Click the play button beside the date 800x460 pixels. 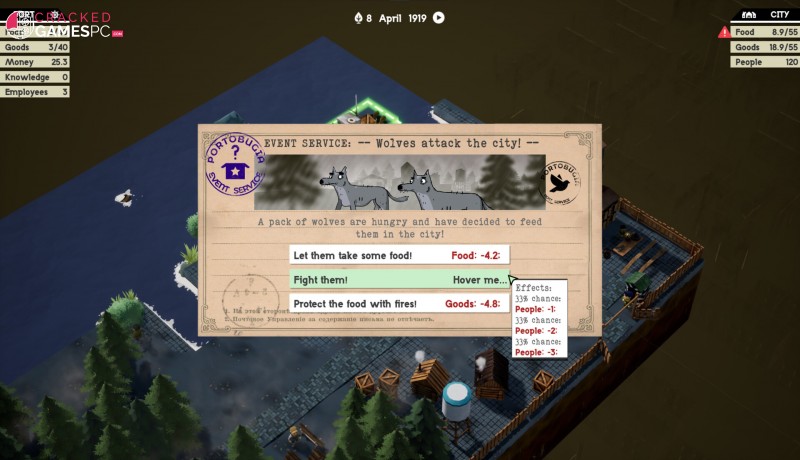coord(438,17)
